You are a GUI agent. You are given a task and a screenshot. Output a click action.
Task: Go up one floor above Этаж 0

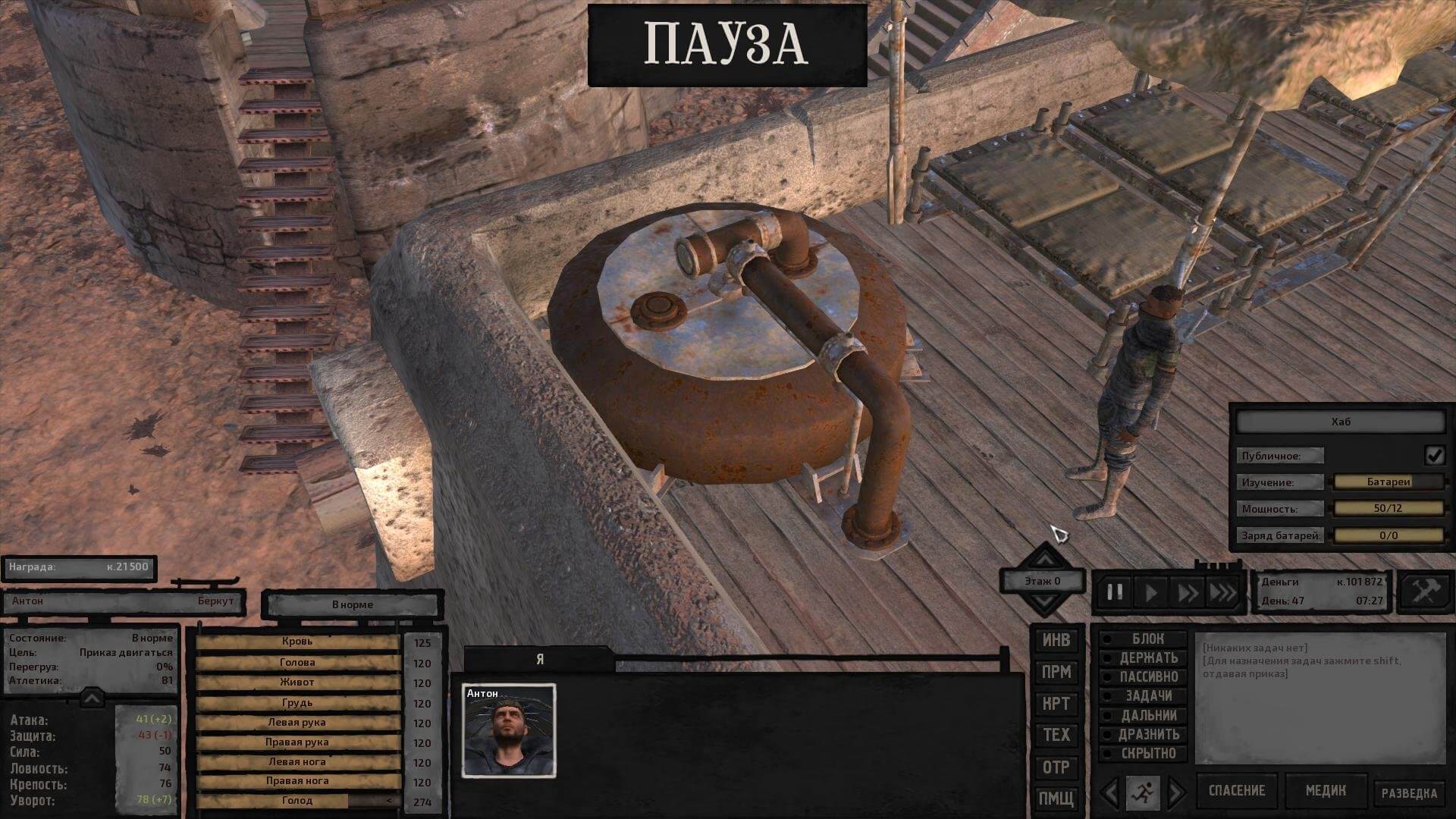pyautogui.click(x=1045, y=558)
